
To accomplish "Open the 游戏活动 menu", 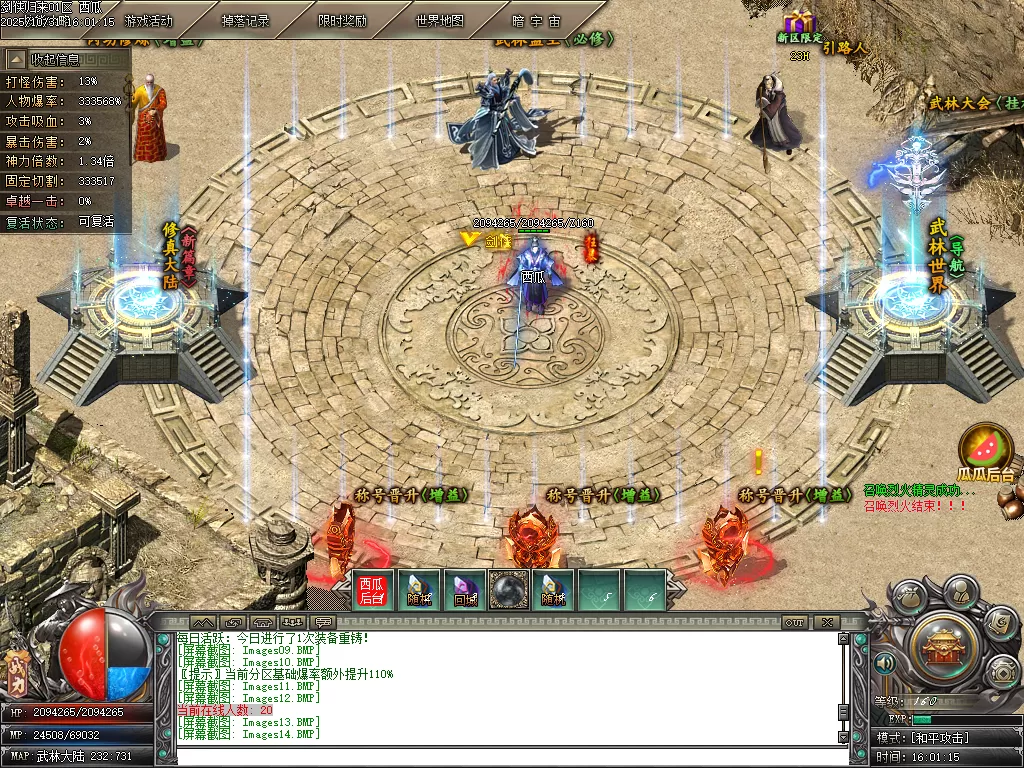I will 149,20.
